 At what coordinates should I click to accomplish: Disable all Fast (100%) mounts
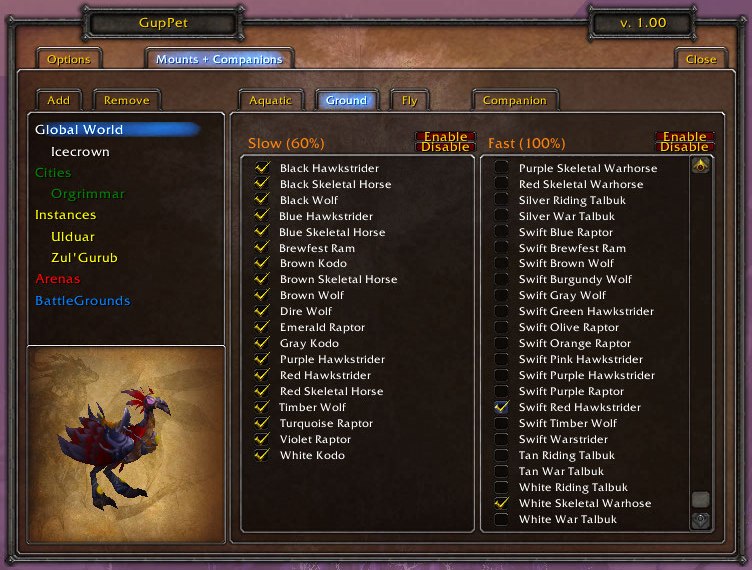[x=684, y=148]
